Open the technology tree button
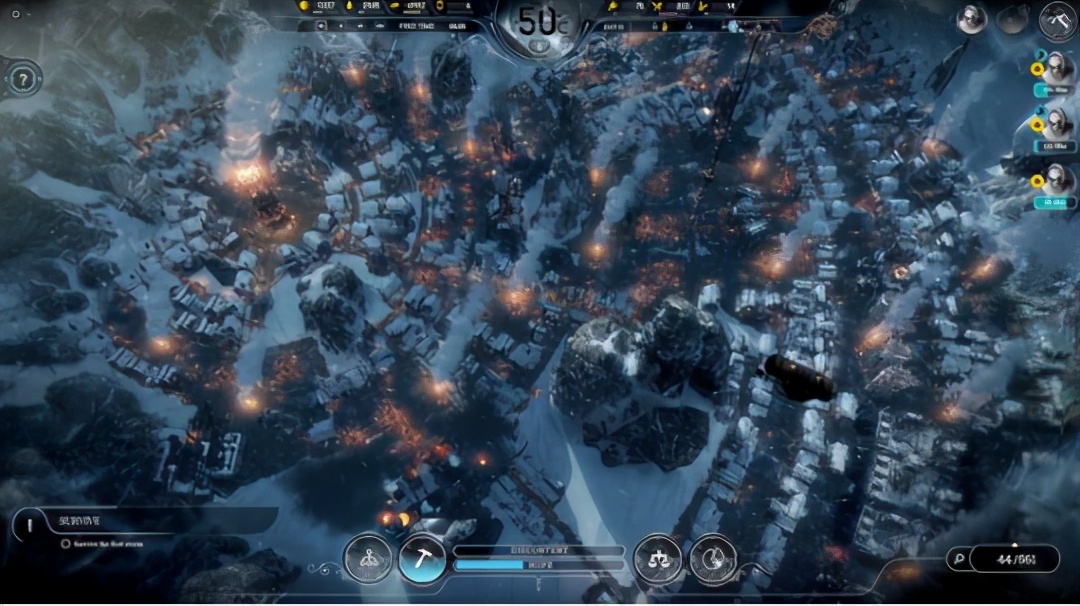Viewport: 1080px width, 606px height. click(x=366, y=559)
